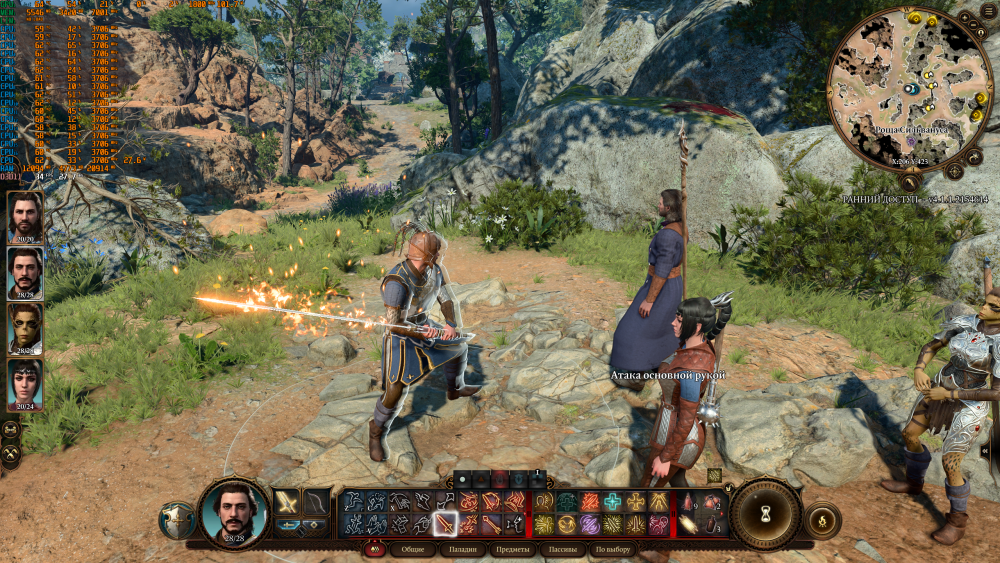Choose the dark-haired woman portrait with headband
The height and width of the screenshot is (563, 1000).
[x=24, y=382]
